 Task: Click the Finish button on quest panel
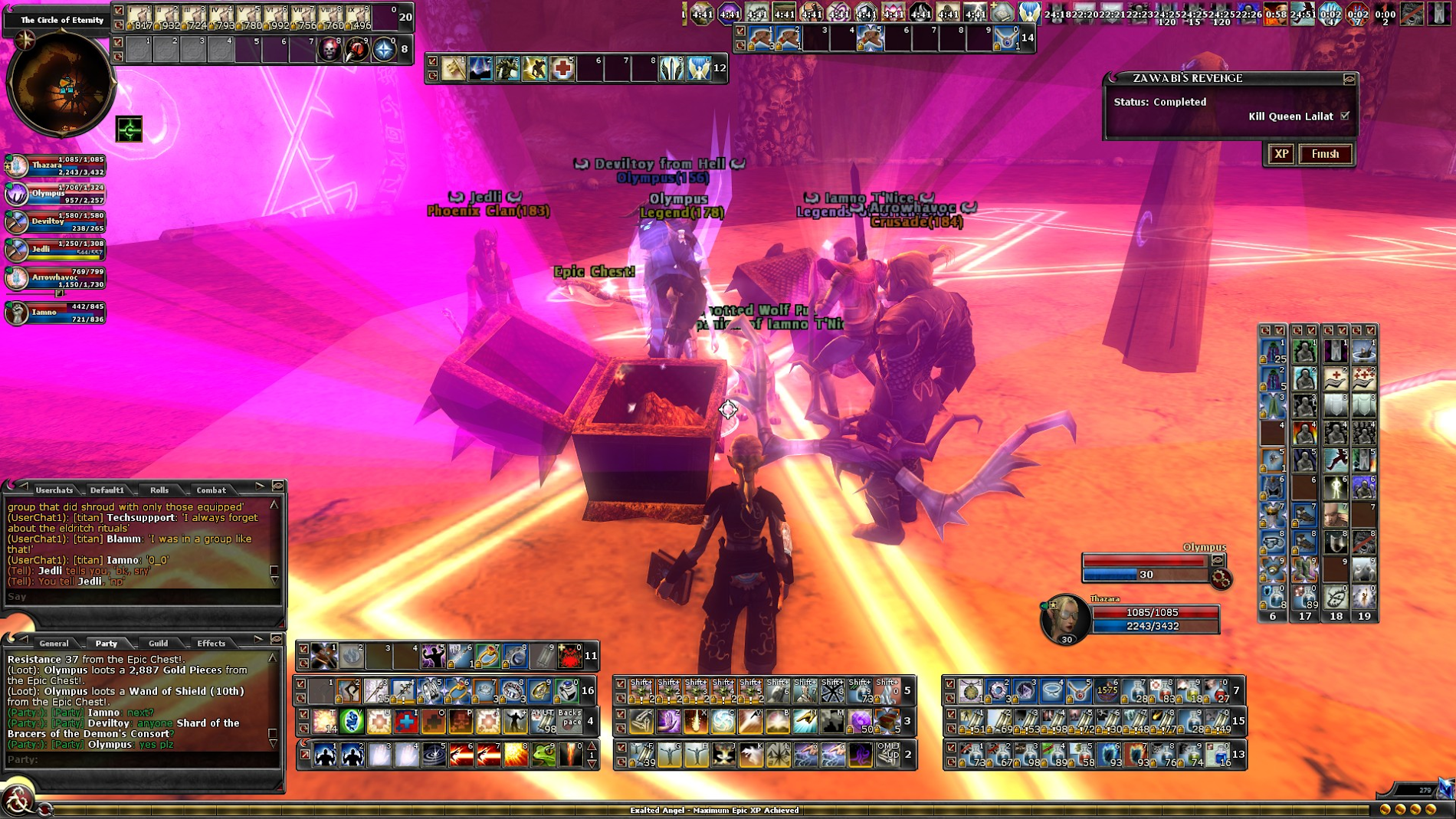(x=1325, y=154)
